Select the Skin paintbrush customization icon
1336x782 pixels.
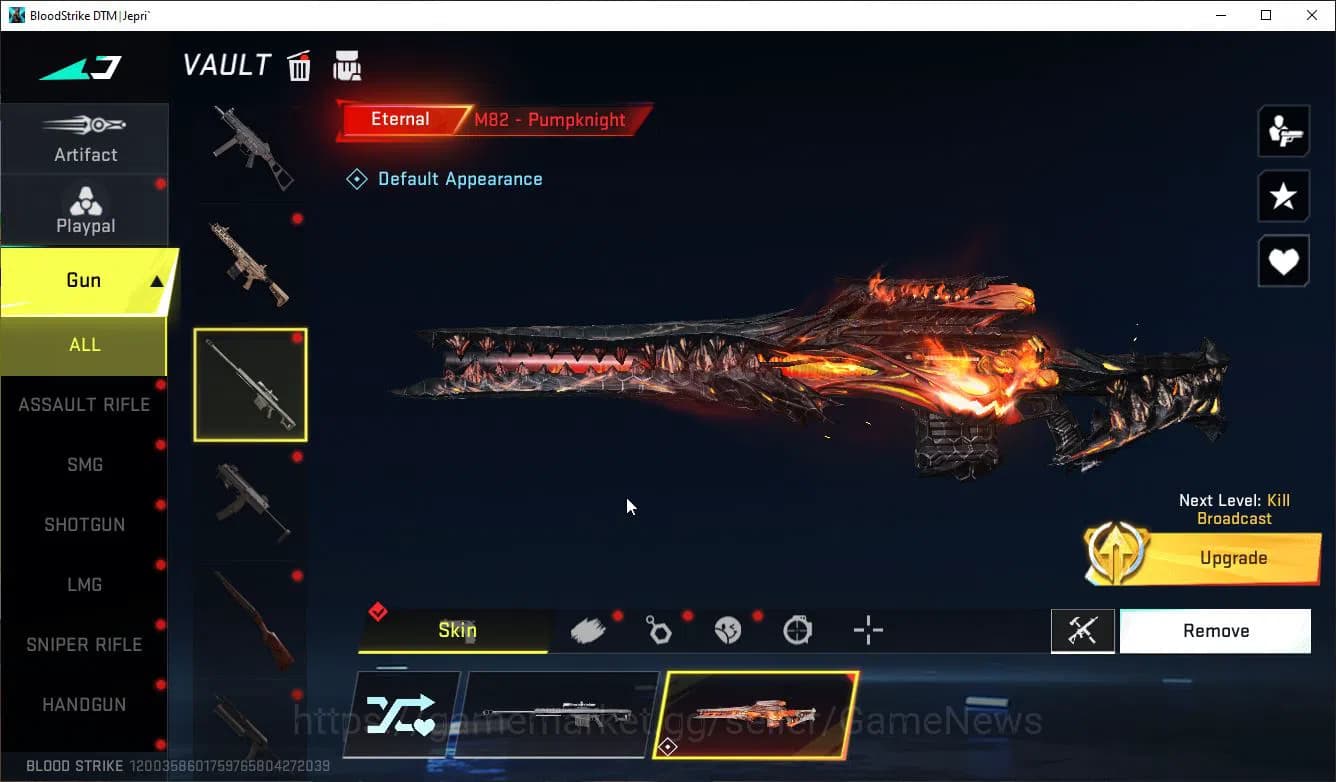click(589, 630)
